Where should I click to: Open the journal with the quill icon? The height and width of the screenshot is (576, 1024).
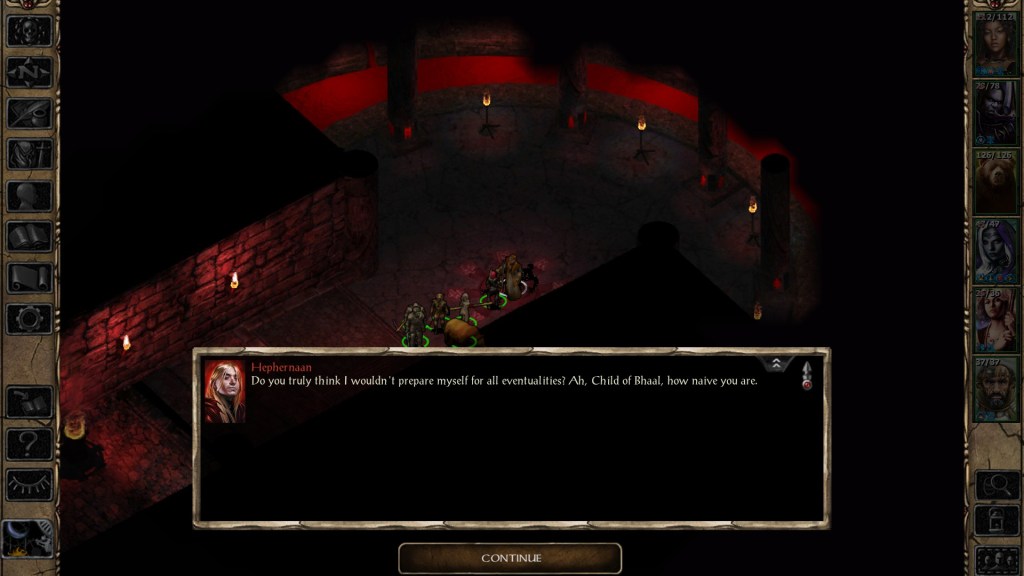coord(29,113)
